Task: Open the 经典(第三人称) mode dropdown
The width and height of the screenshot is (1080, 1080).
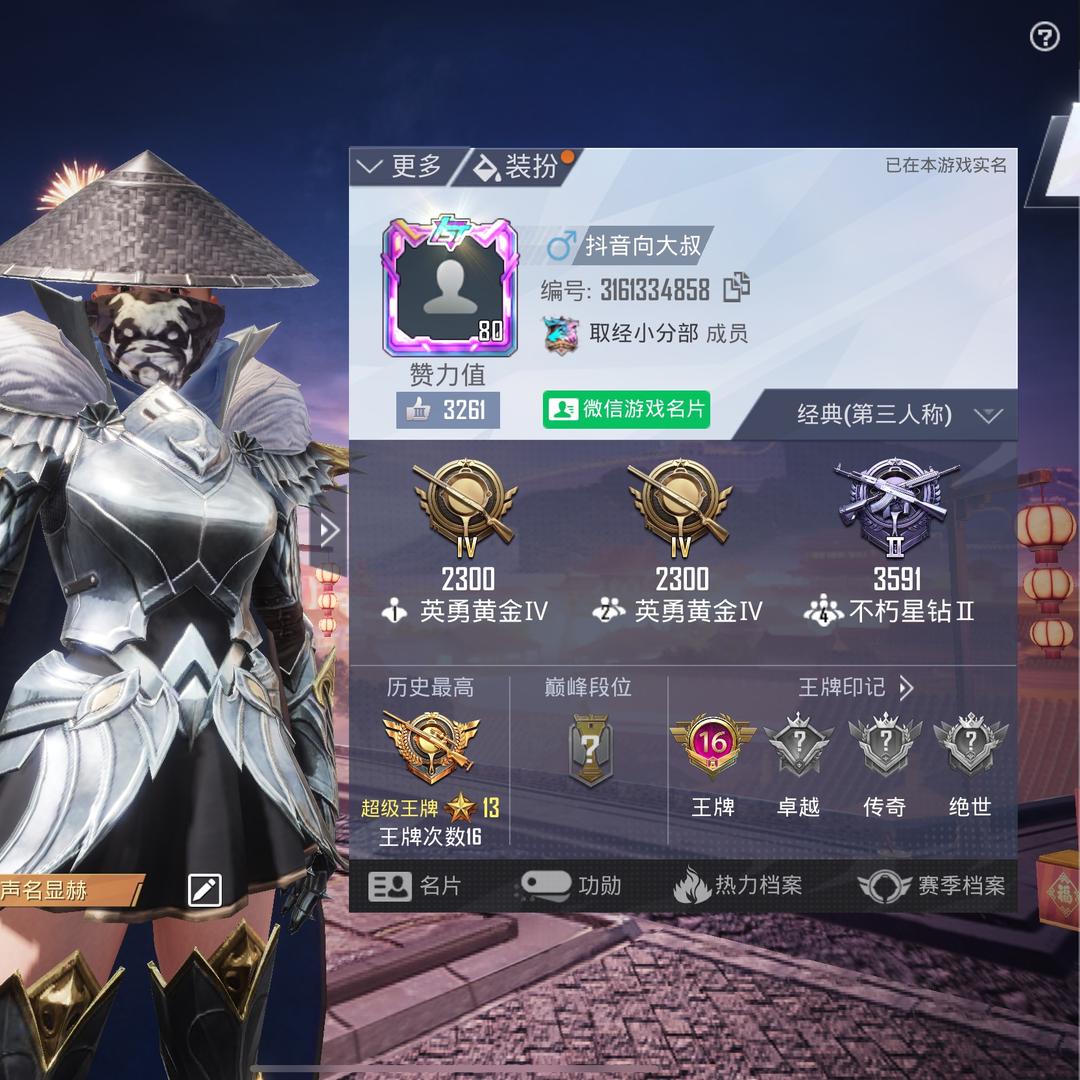Action: click(x=897, y=415)
